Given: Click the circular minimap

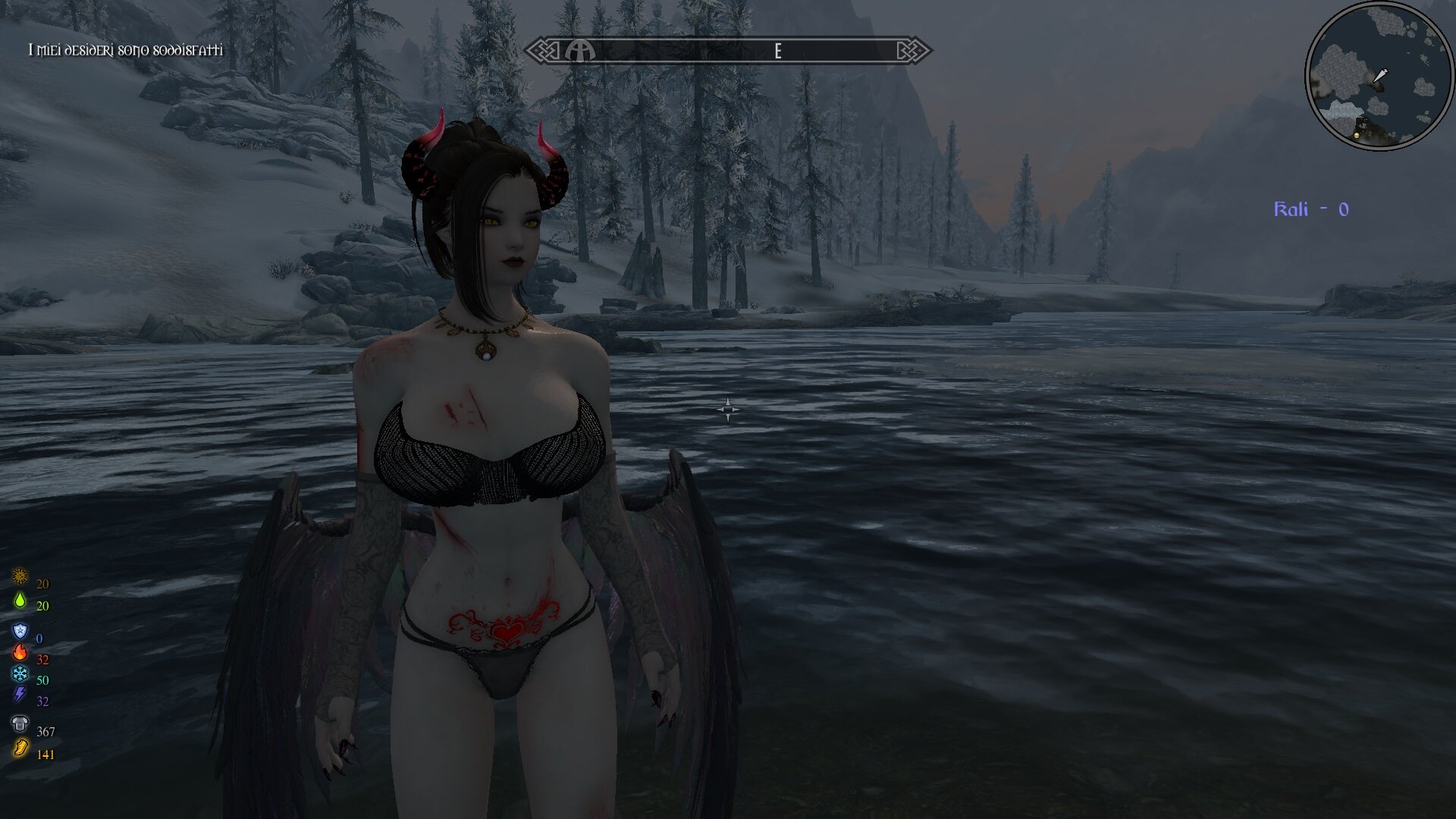Looking at the screenshot, I should (x=1379, y=76).
